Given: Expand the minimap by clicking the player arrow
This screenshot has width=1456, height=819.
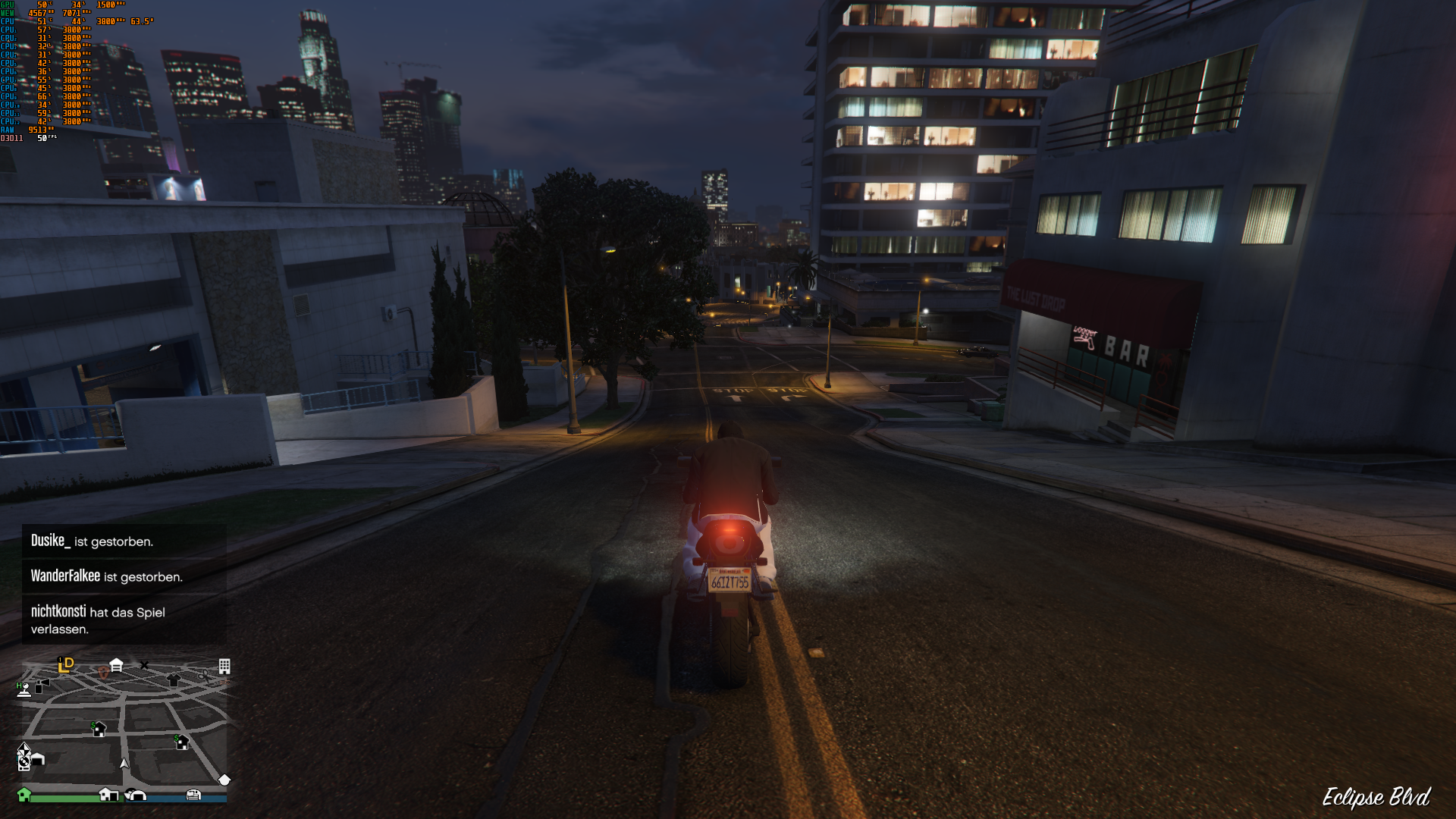Looking at the screenshot, I should pyautogui.click(x=124, y=764).
